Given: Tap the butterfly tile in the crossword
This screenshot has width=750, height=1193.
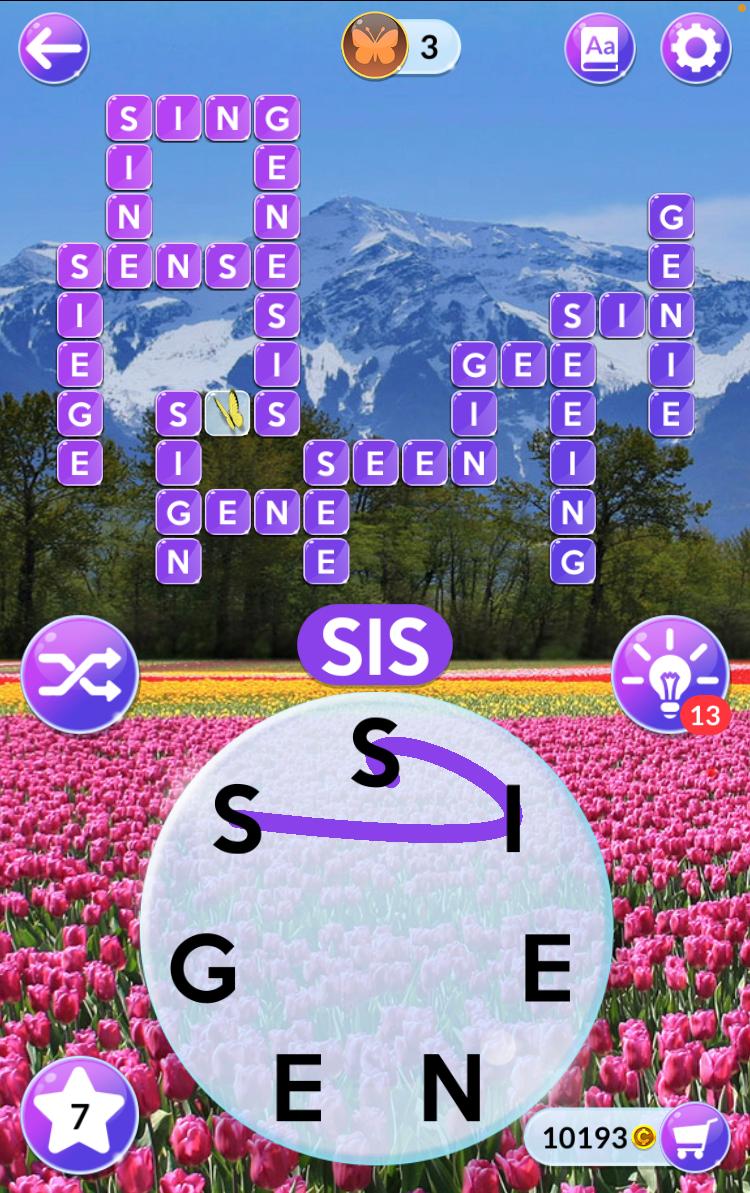Looking at the screenshot, I should [227, 412].
